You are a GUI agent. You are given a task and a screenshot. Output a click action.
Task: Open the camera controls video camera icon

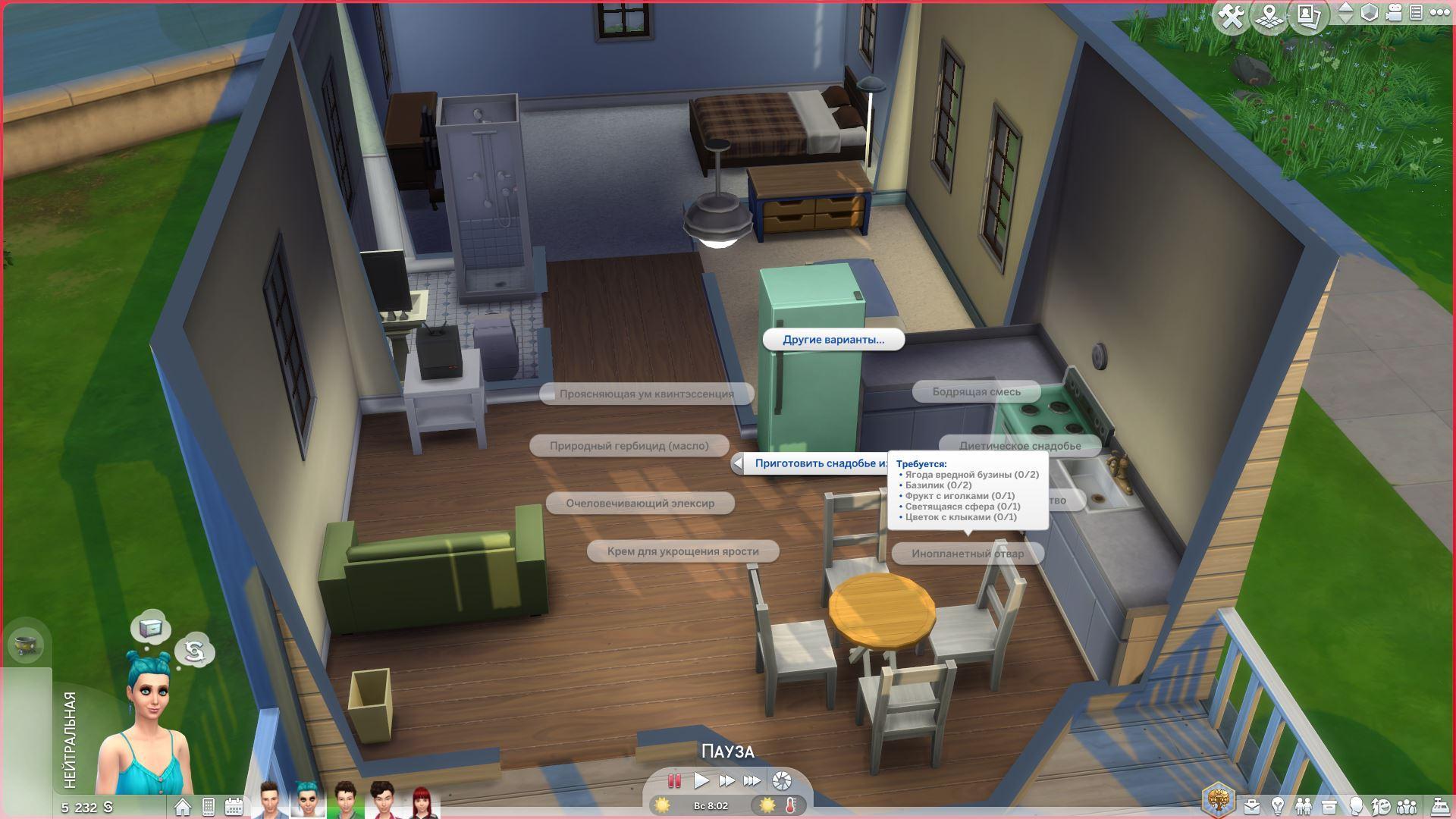click(1393, 13)
